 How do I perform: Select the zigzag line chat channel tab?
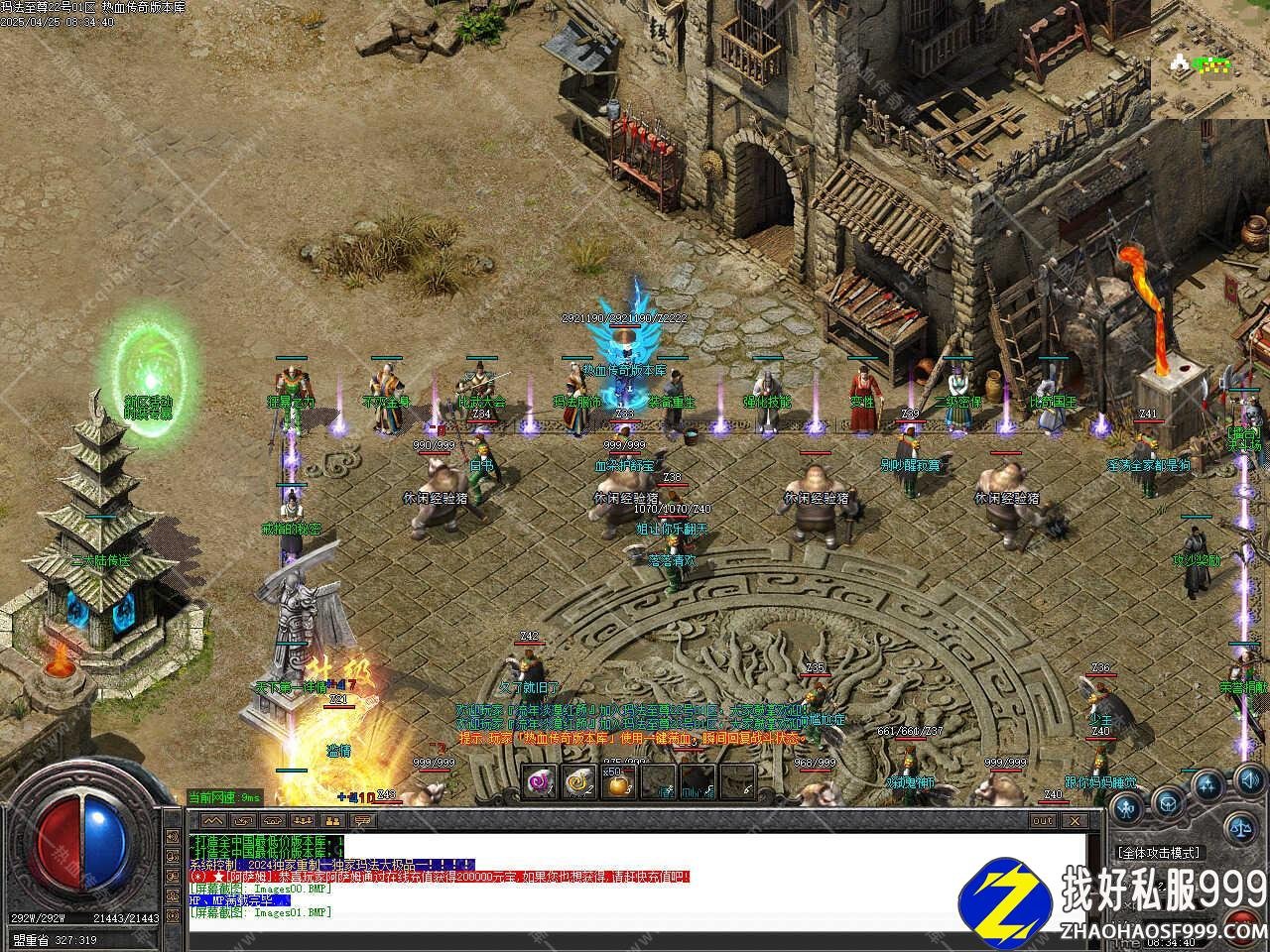211,821
